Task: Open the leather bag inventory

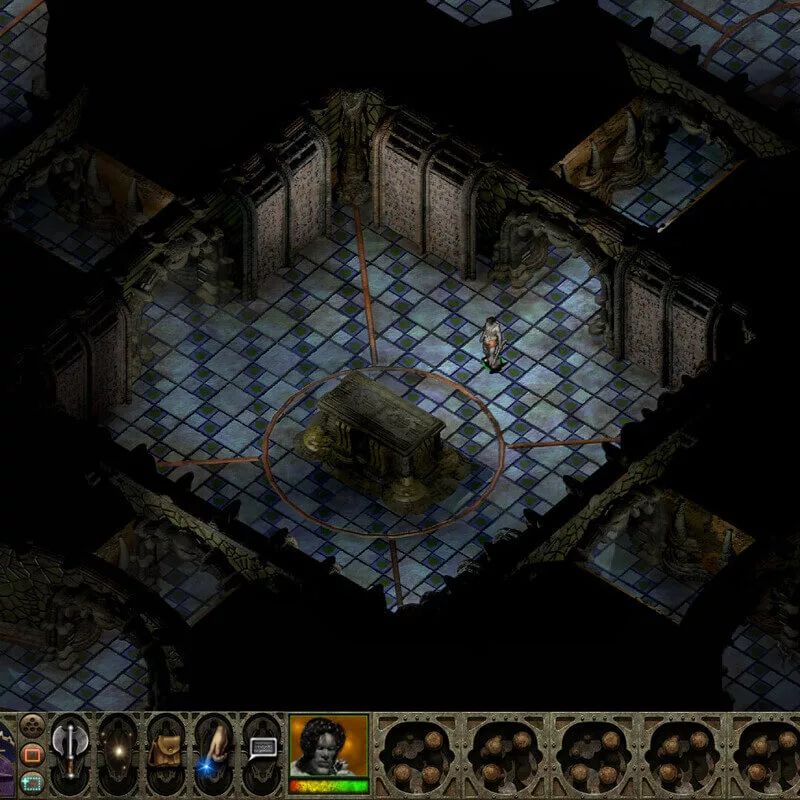Action: [x=166, y=748]
